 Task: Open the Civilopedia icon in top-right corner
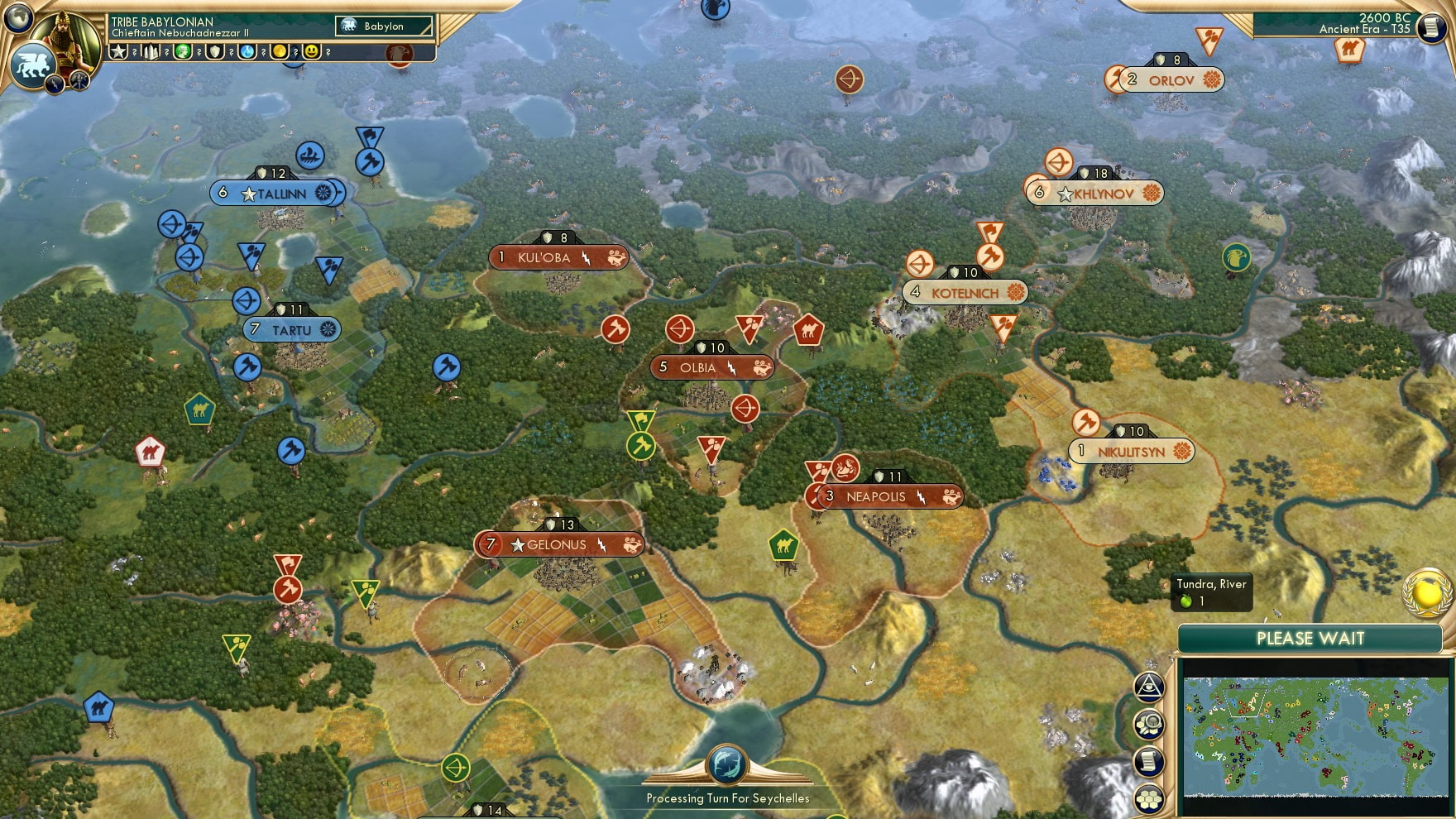[1431, 27]
